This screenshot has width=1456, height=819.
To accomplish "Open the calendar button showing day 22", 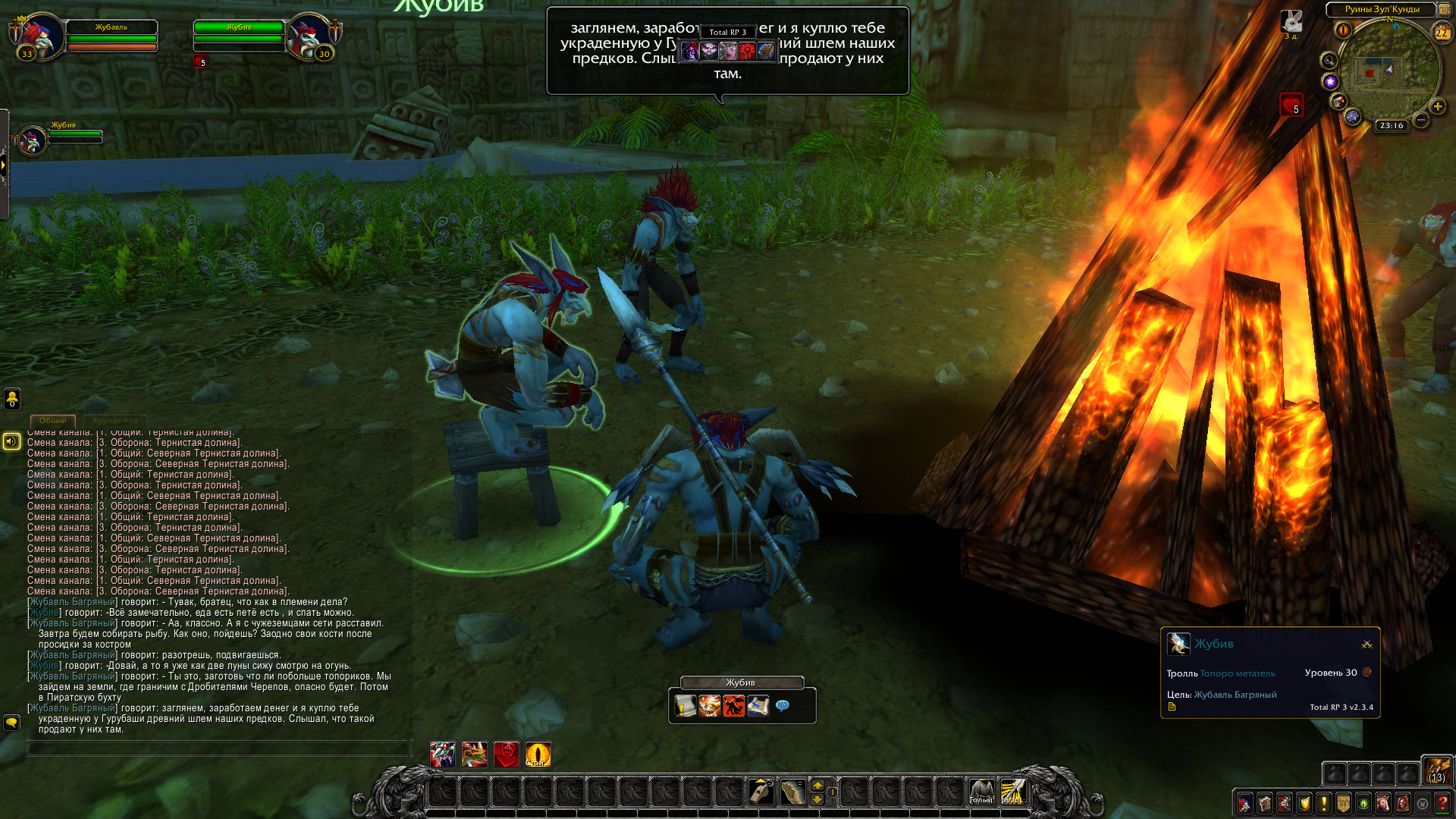I will pyautogui.click(x=1442, y=33).
